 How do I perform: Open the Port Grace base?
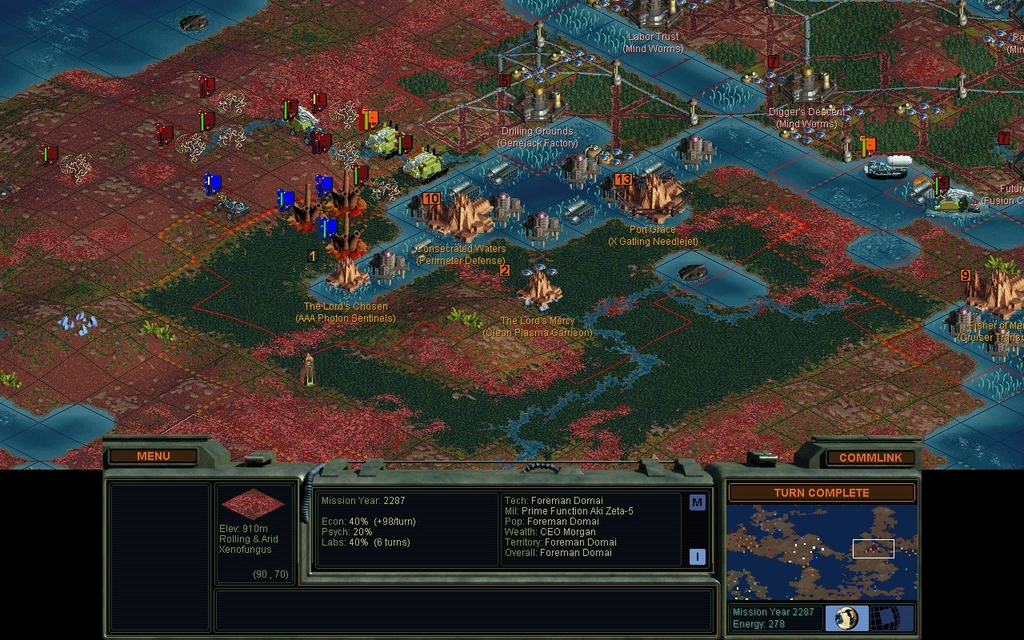(x=652, y=197)
